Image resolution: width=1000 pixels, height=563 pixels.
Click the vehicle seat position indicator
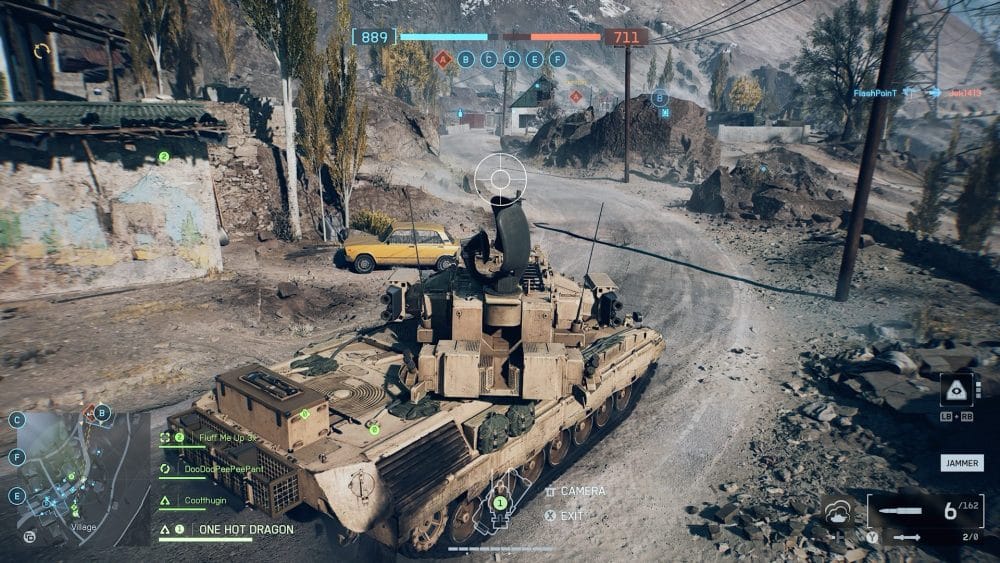tap(500, 505)
